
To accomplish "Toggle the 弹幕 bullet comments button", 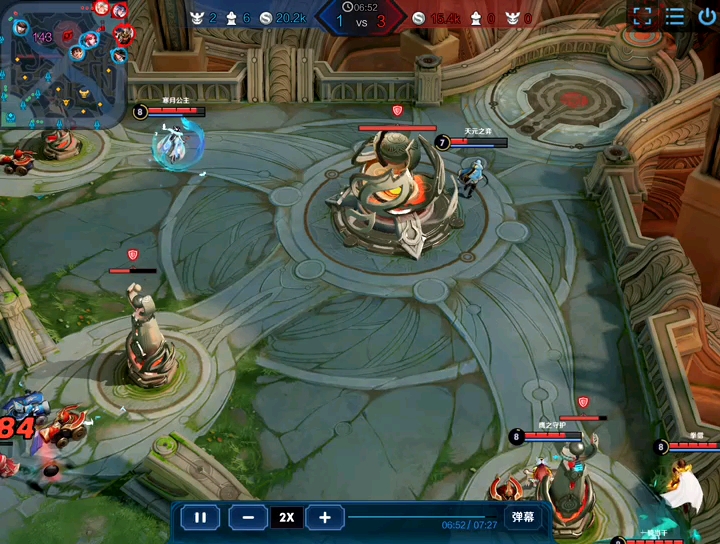I will [523, 517].
